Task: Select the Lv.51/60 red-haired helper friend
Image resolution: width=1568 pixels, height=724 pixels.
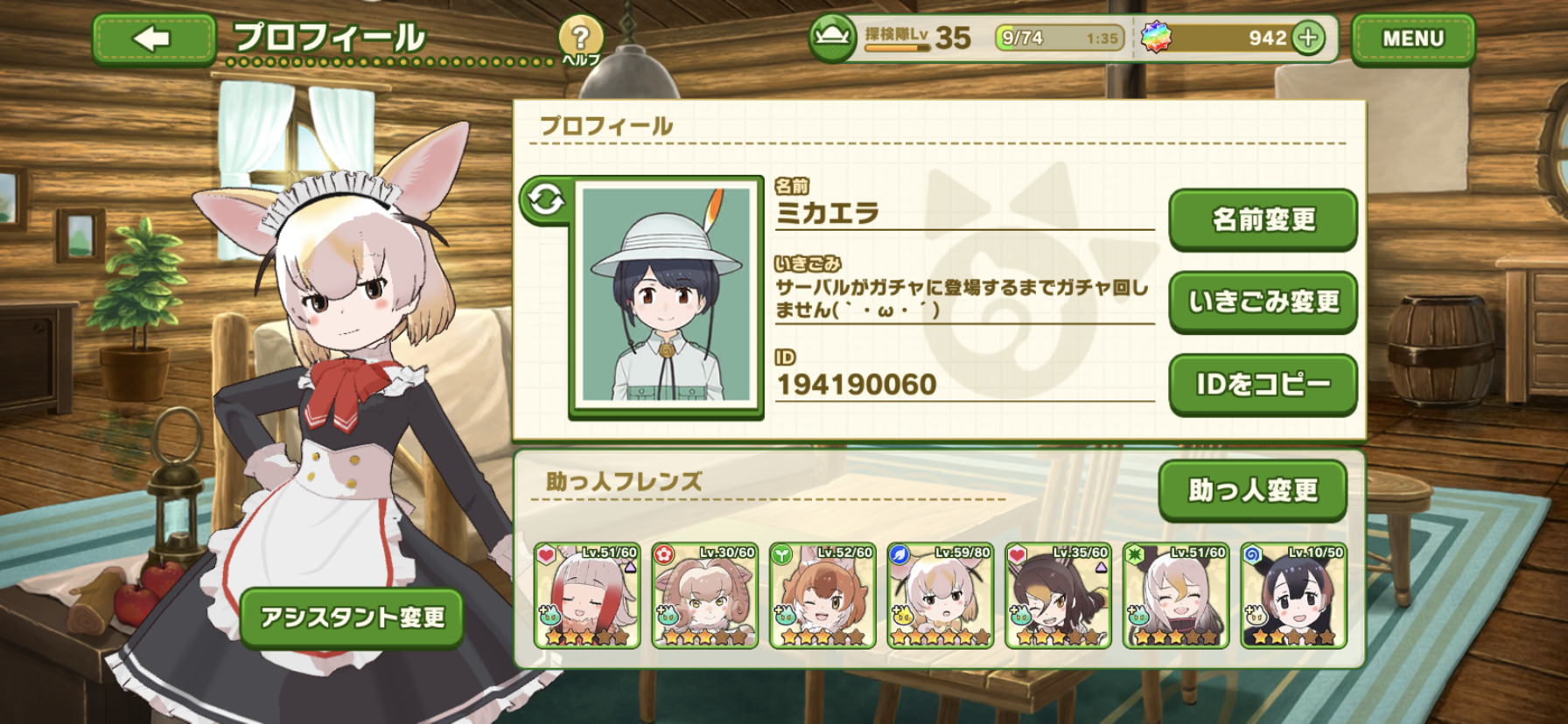Action: (x=587, y=595)
